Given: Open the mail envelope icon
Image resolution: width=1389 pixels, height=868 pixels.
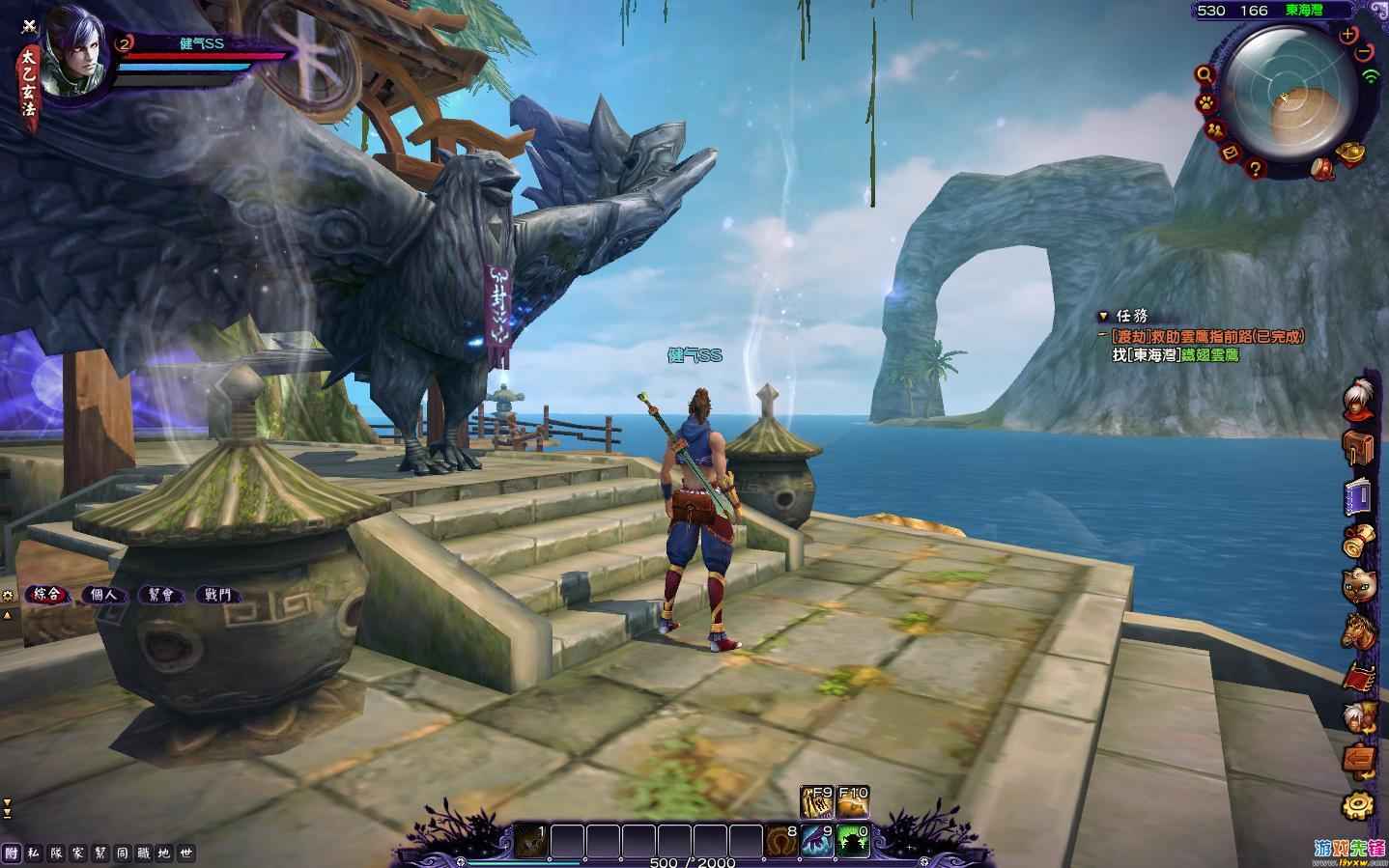Looking at the screenshot, I should click(x=1231, y=153).
